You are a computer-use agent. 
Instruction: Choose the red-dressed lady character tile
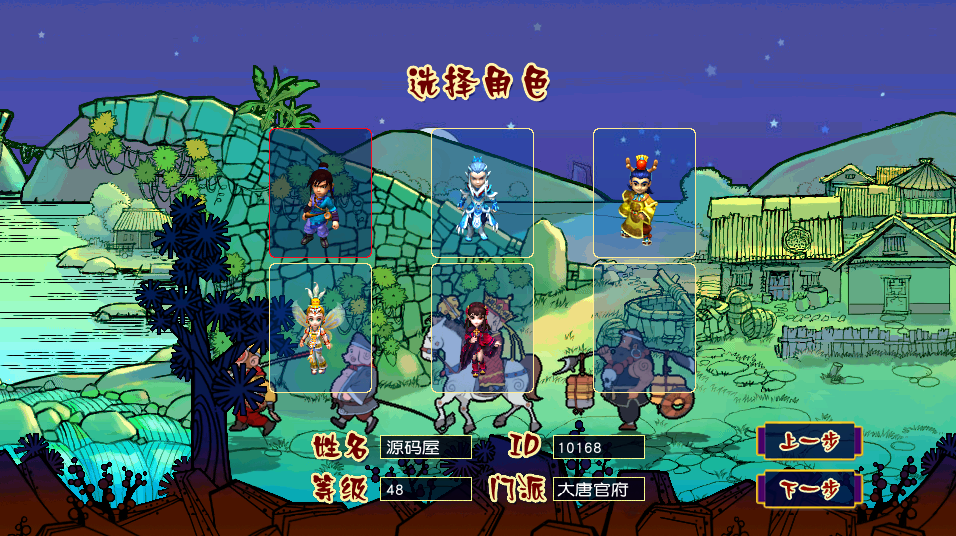(482, 328)
